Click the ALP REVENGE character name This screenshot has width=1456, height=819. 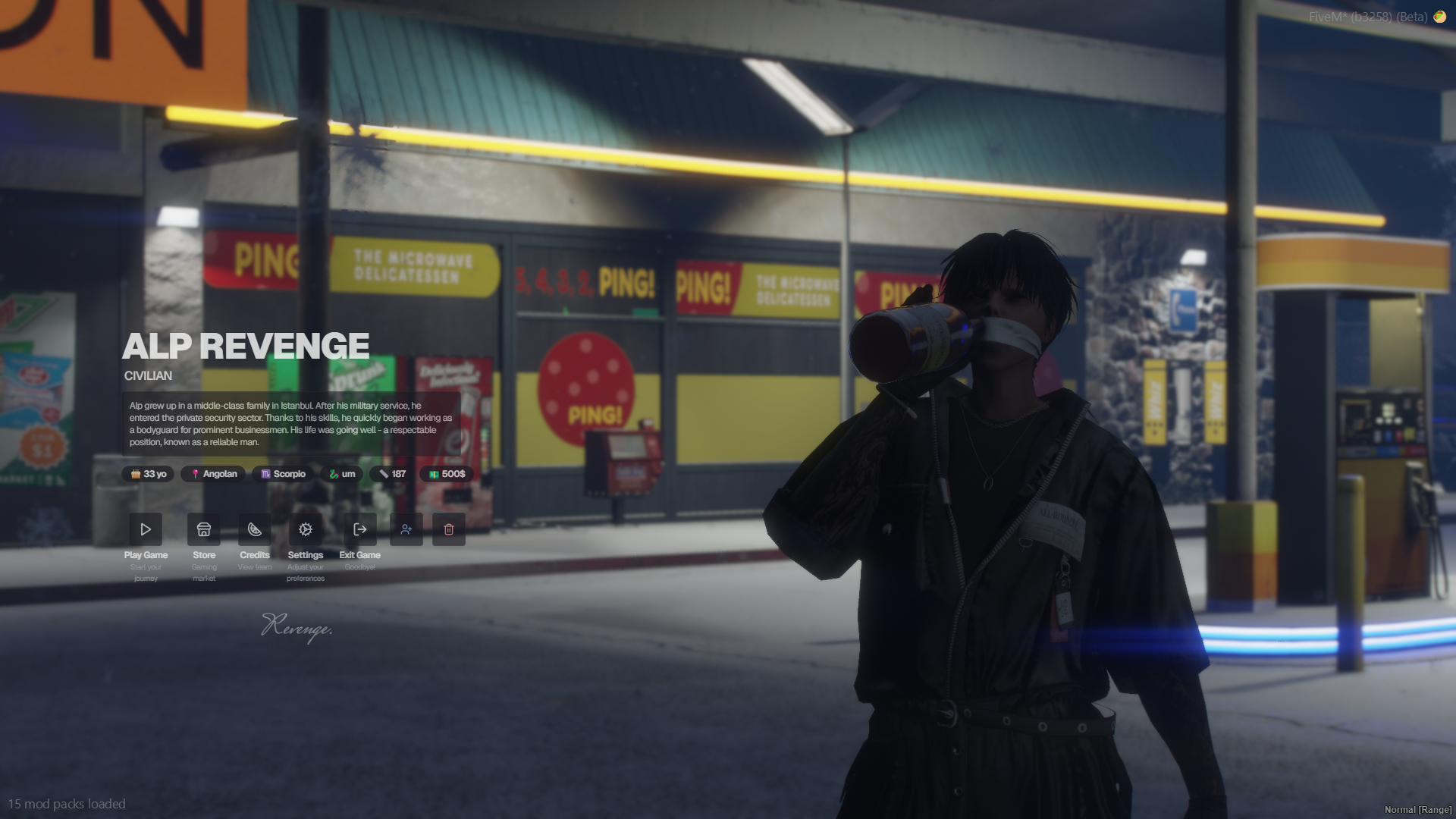click(246, 346)
